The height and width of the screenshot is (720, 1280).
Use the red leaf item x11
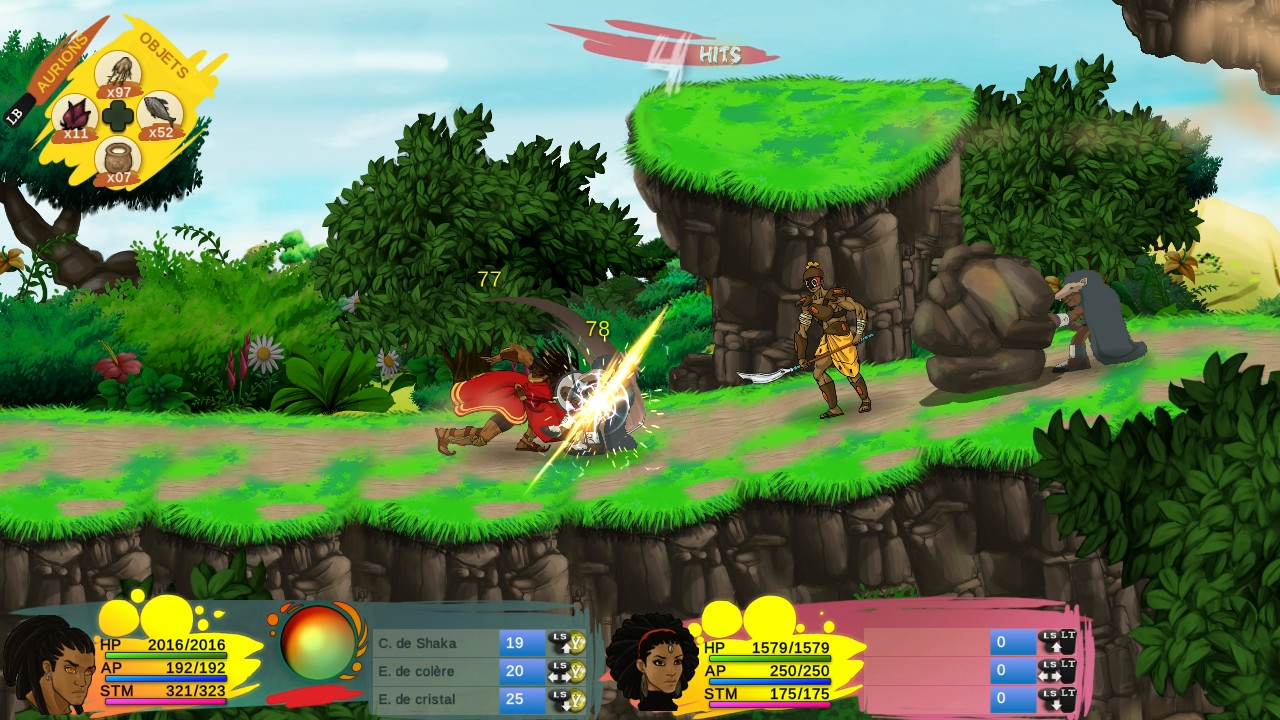[x=75, y=115]
